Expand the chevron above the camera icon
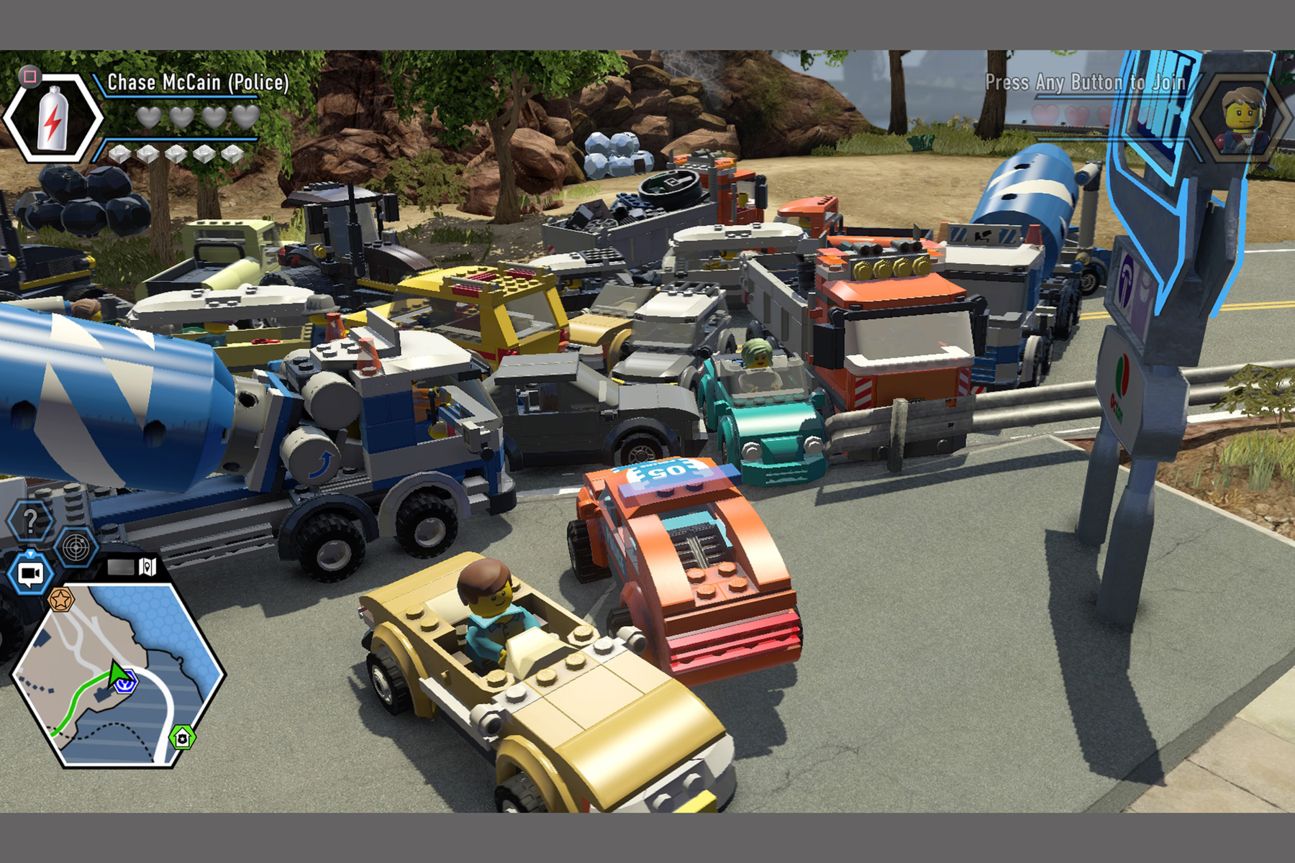The width and height of the screenshot is (1295, 863). pyautogui.click(x=30, y=552)
